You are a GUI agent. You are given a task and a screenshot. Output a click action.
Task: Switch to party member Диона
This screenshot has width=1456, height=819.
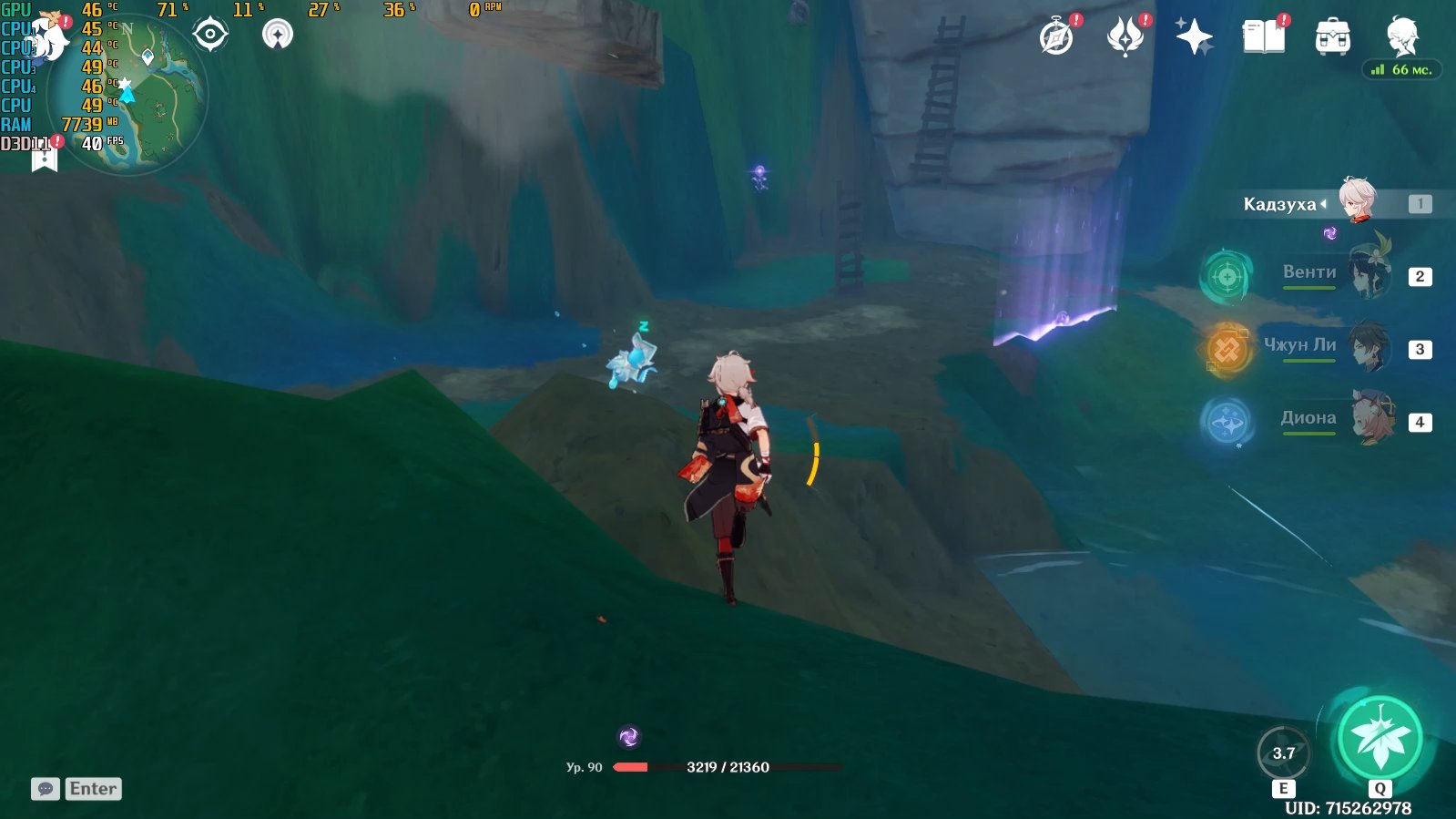coord(1370,419)
